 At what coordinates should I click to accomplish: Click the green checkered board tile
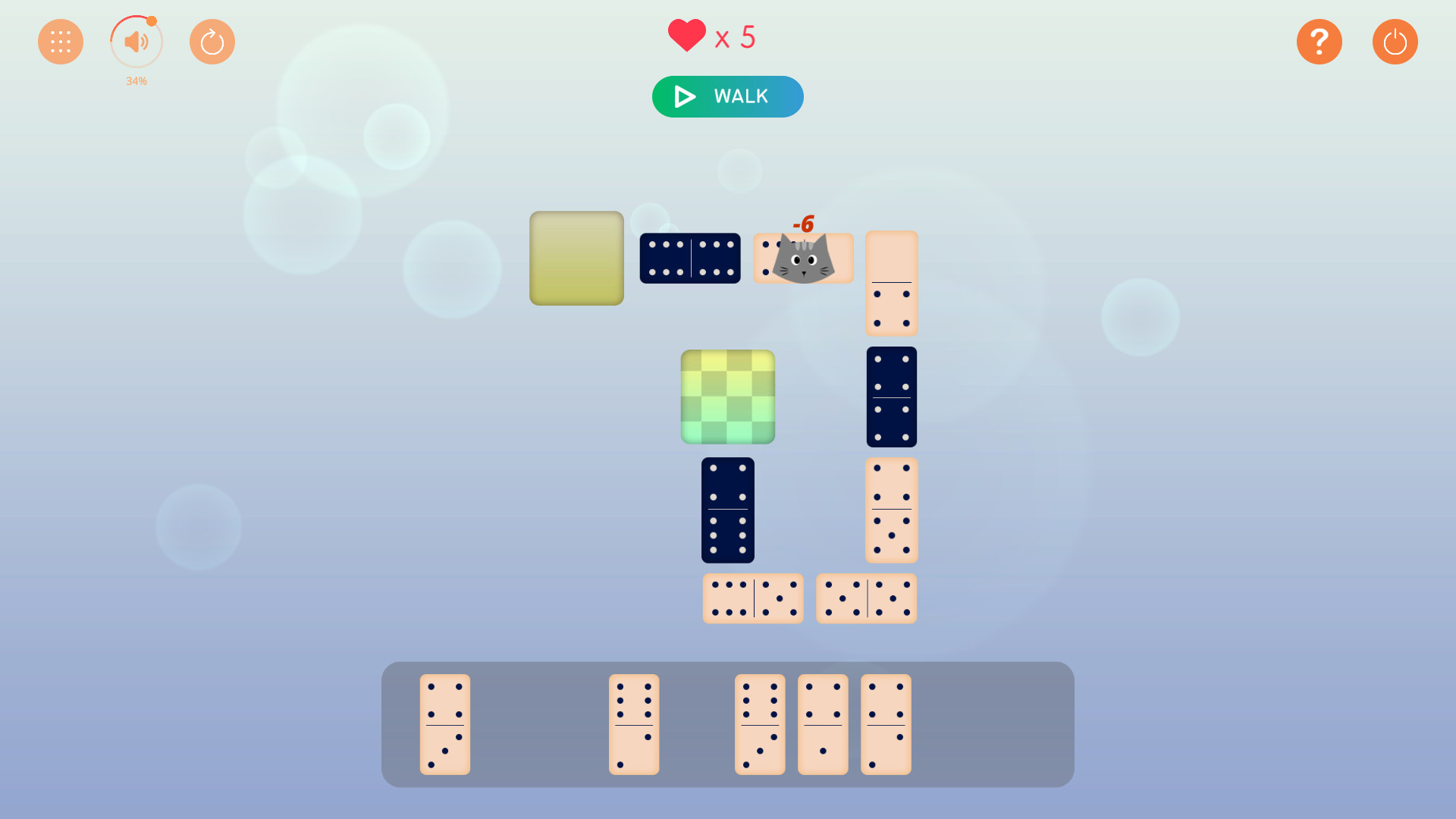point(727,396)
